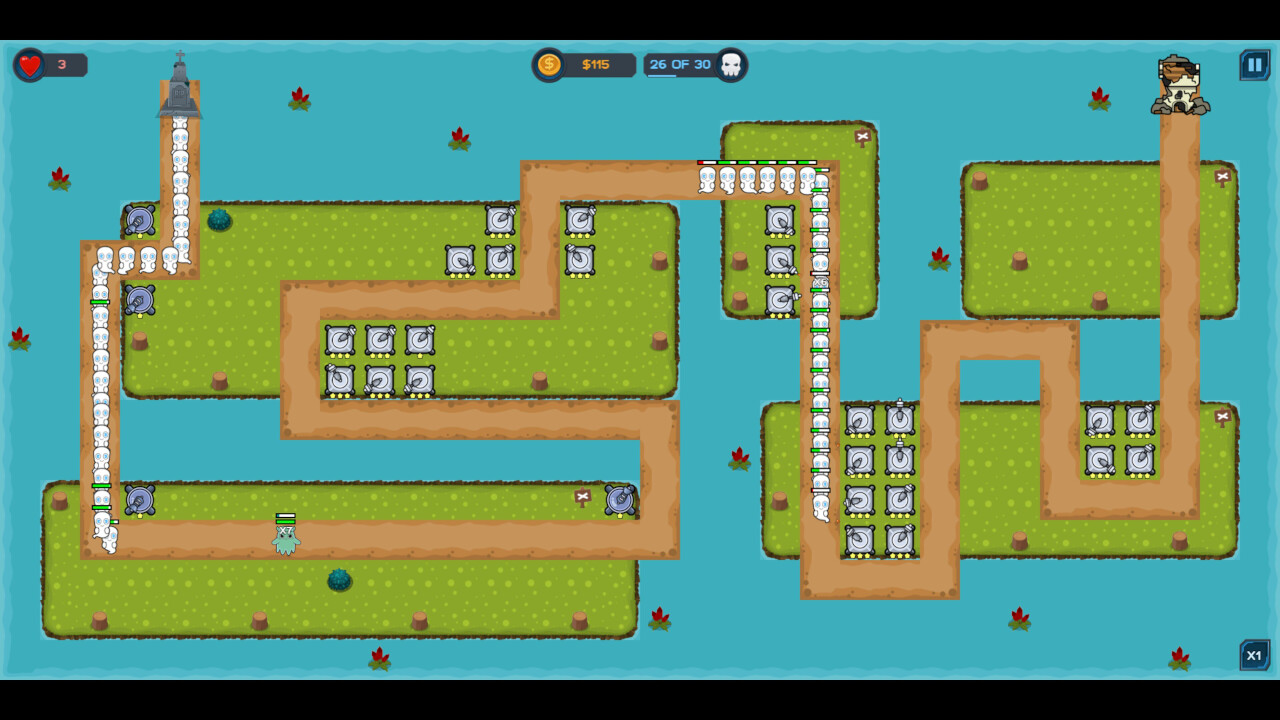Toggle the X1 game speed button
The height and width of the screenshot is (720, 1280).
1255,656
